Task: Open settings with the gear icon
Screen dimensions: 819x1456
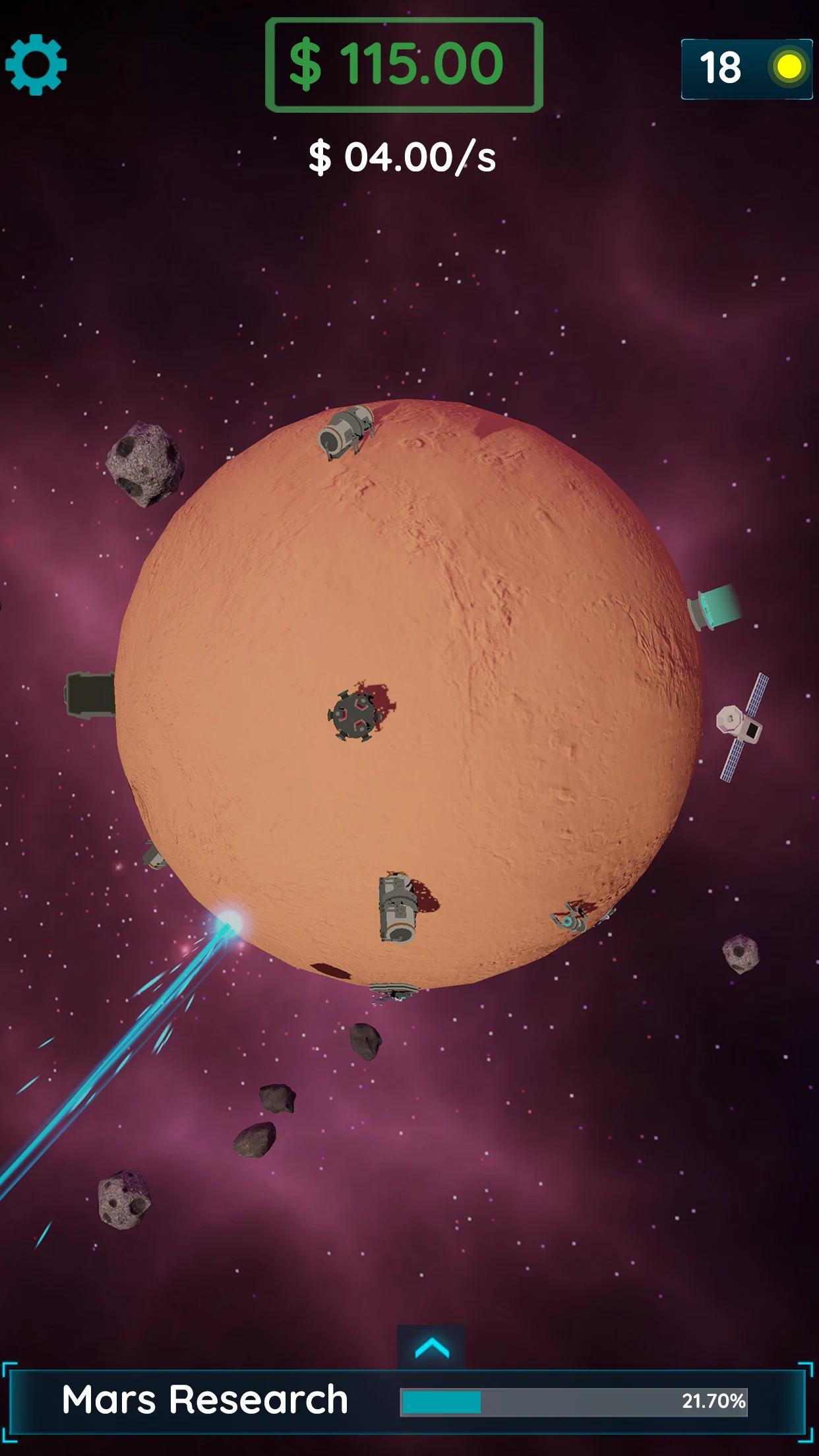Action: (x=36, y=65)
